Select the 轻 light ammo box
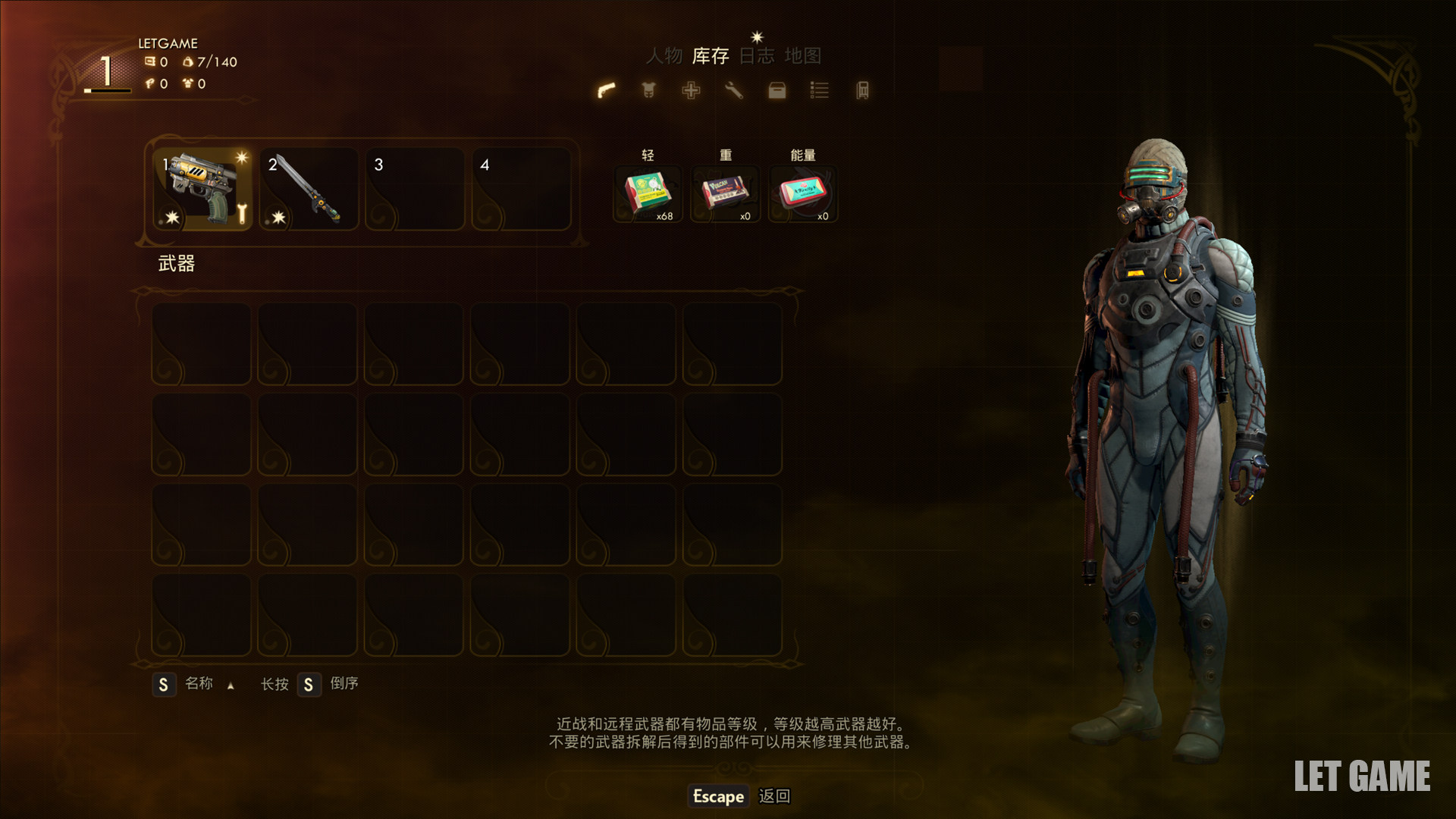Image resolution: width=1456 pixels, height=819 pixels. pos(648,193)
